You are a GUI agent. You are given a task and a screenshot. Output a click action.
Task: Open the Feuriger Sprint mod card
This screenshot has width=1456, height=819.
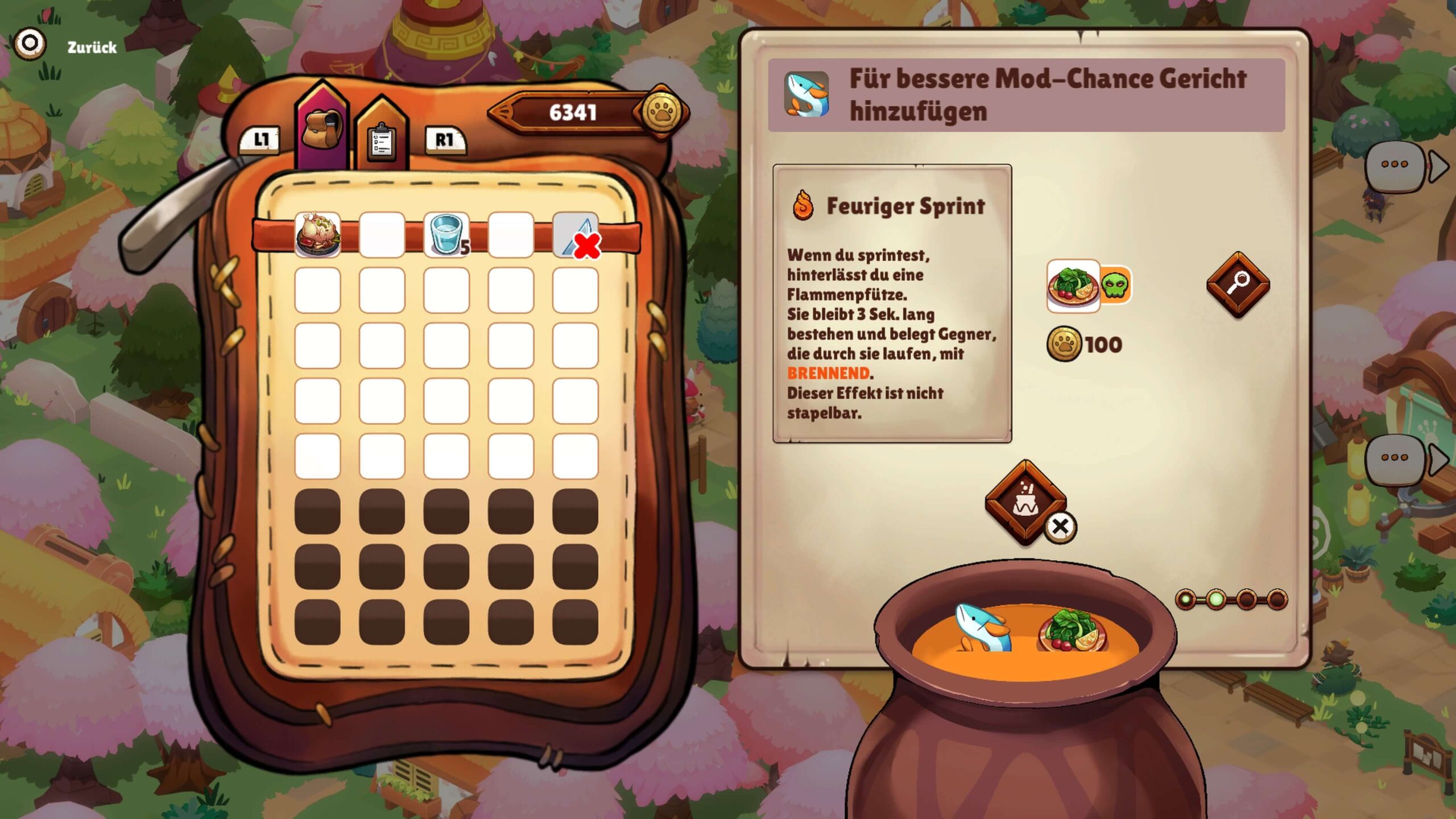point(891,303)
